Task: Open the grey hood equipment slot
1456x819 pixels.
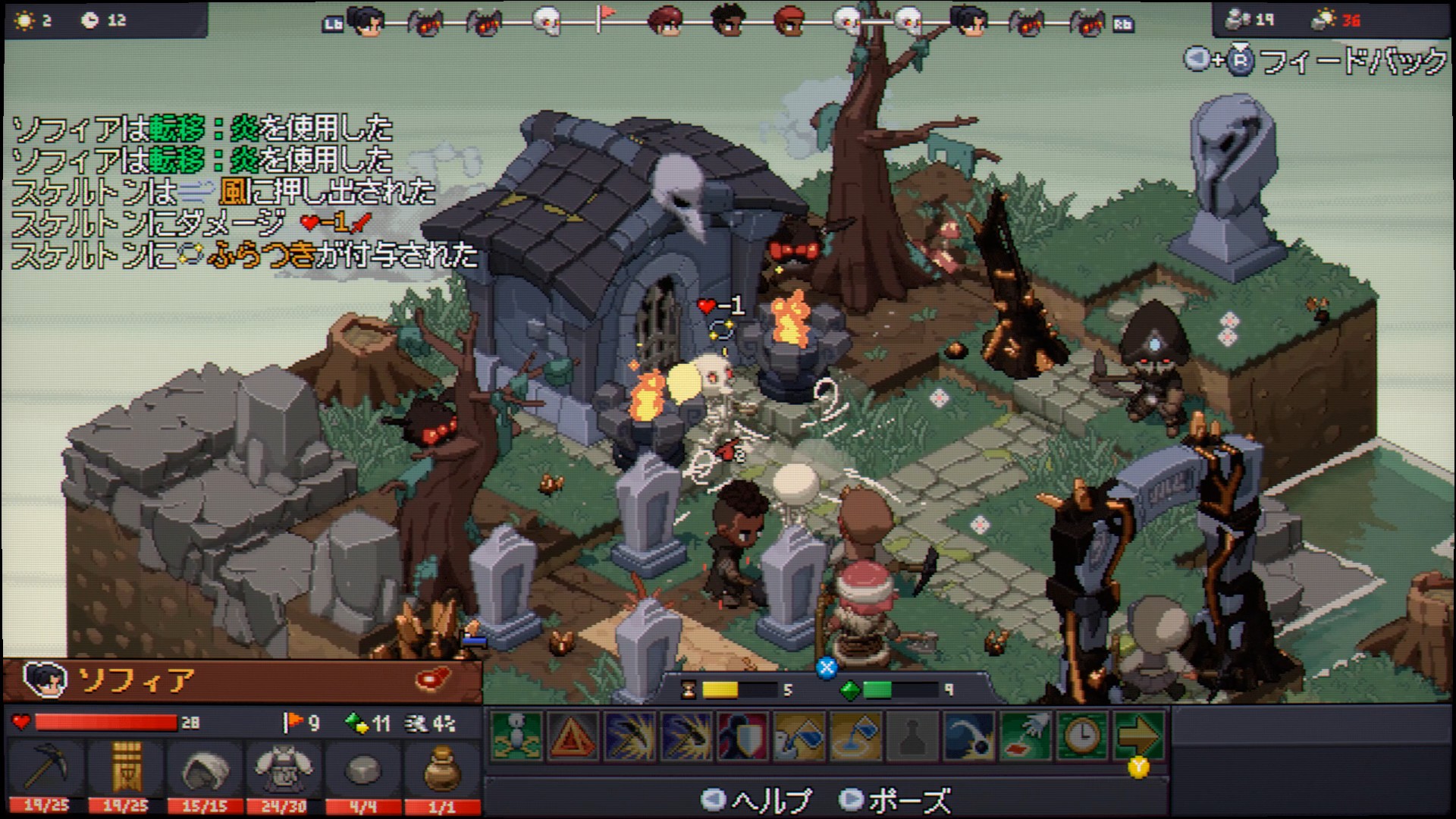Action: pos(205,767)
